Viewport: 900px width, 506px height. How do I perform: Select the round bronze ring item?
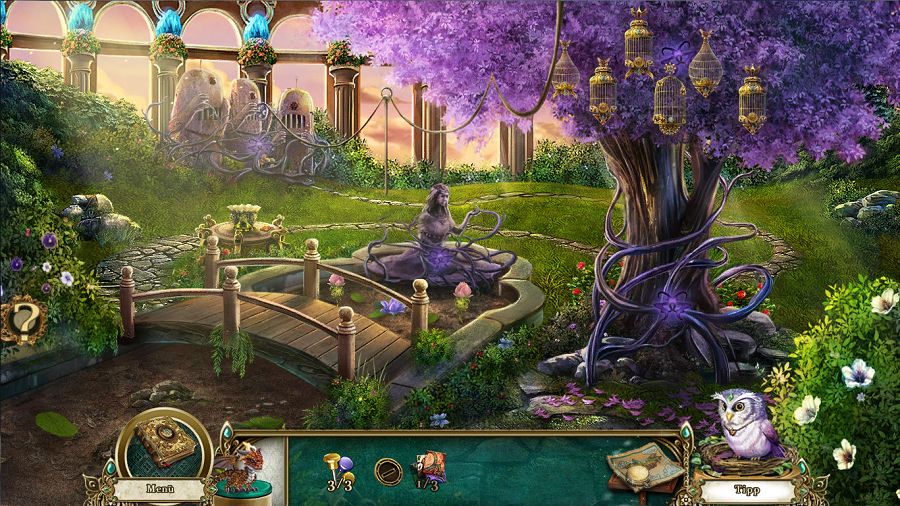pyautogui.click(x=388, y=471)
